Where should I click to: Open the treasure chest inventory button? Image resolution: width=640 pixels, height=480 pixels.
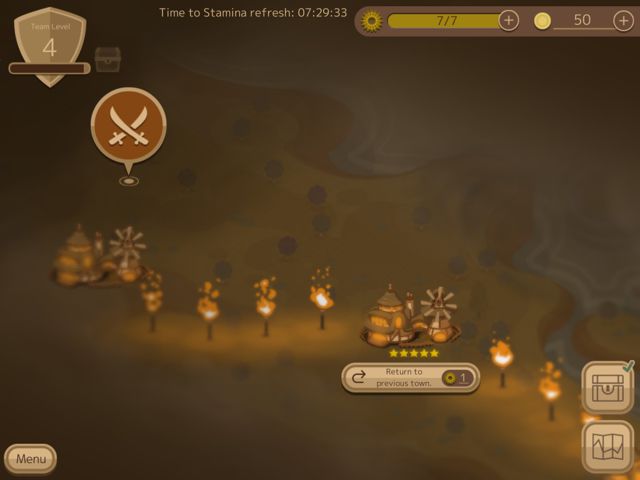pyautogui.click(x=607, y=388)
